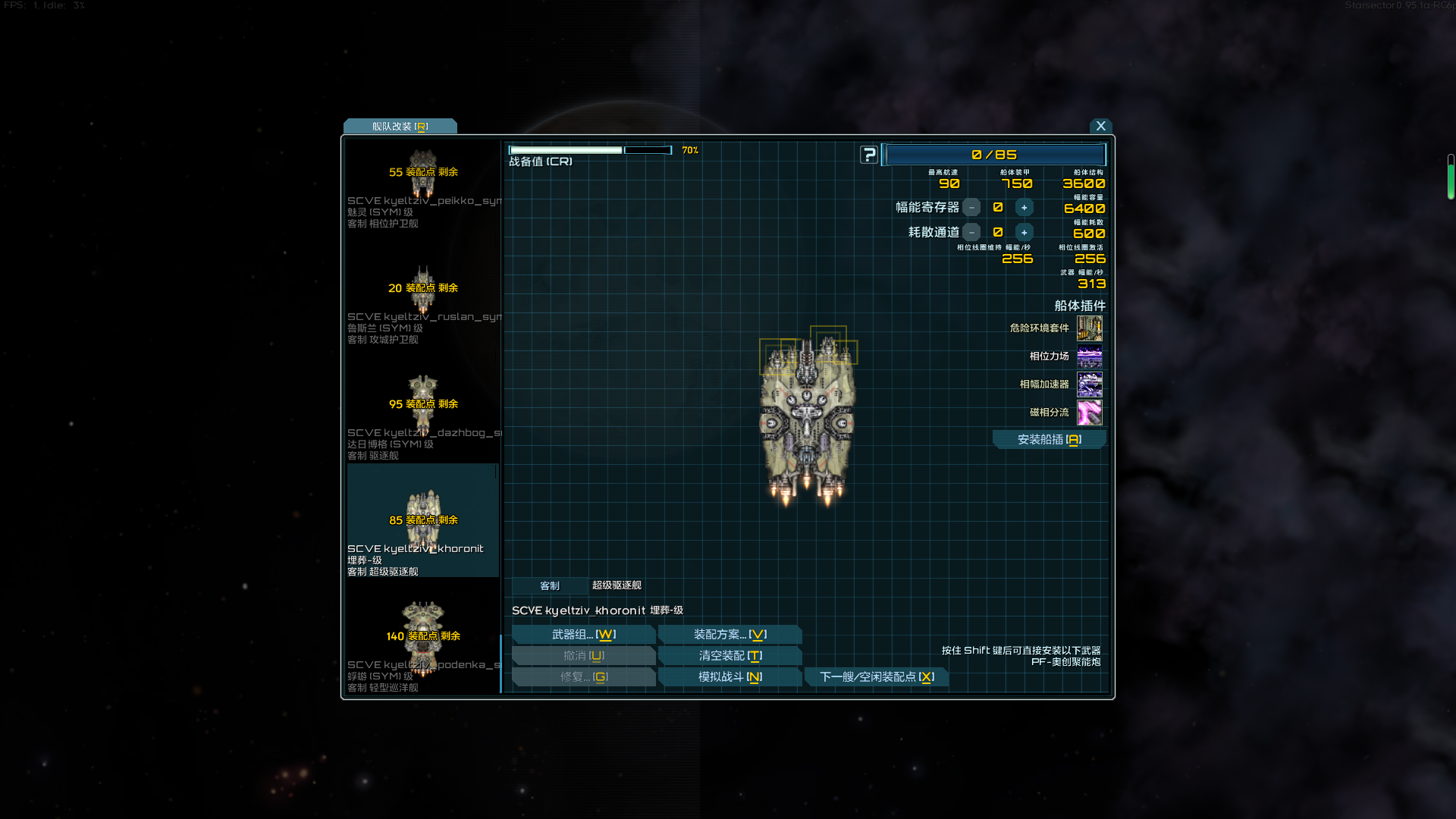Go to next ship with 下一艘/空闲装配点
This screenshot has width=1456, height=819.
876,677
